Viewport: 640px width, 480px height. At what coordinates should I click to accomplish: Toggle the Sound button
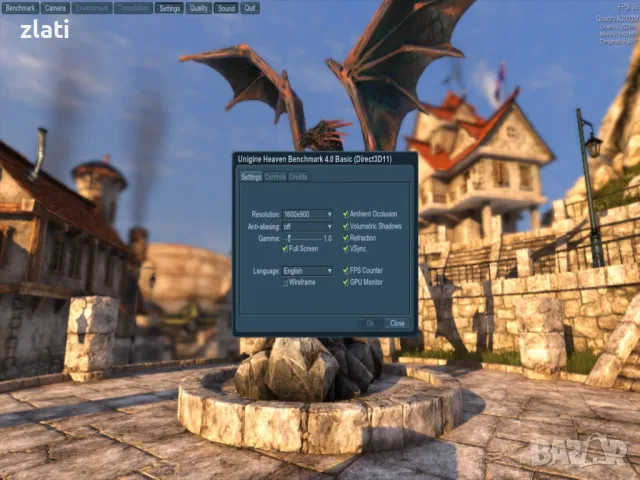coord(226,7)
